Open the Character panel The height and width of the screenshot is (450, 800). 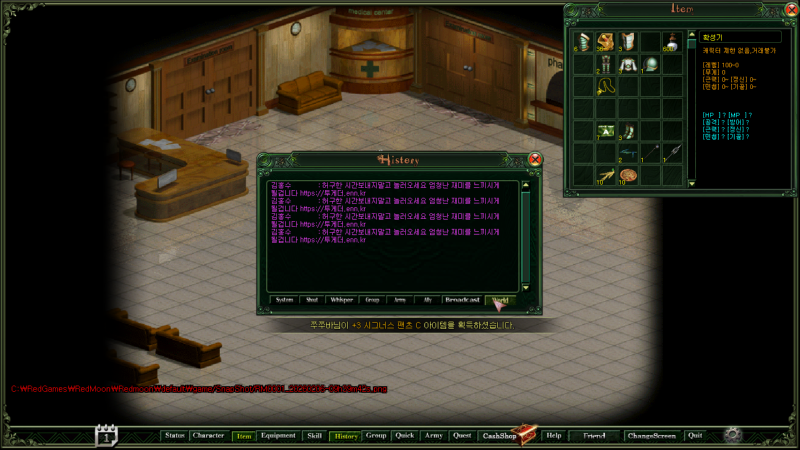208,436
